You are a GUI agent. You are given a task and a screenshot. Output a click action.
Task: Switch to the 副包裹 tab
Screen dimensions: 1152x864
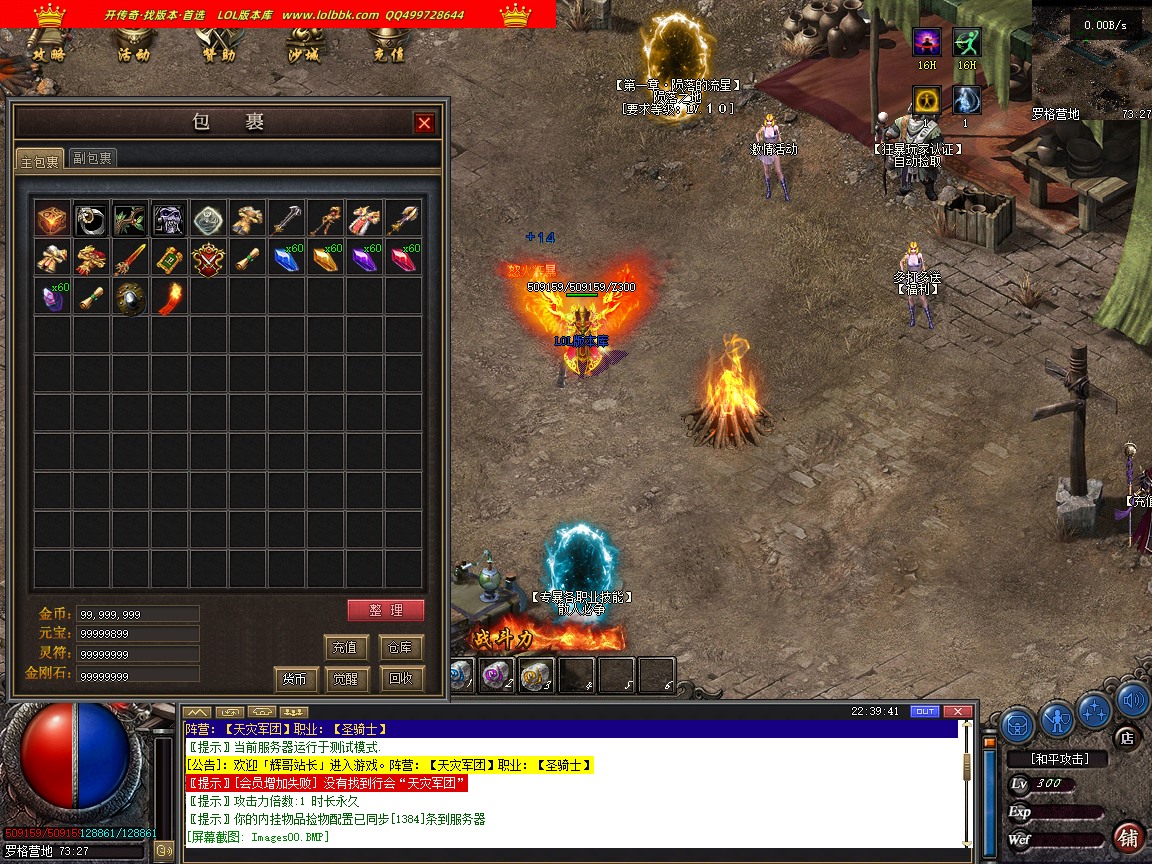point(92,158)
